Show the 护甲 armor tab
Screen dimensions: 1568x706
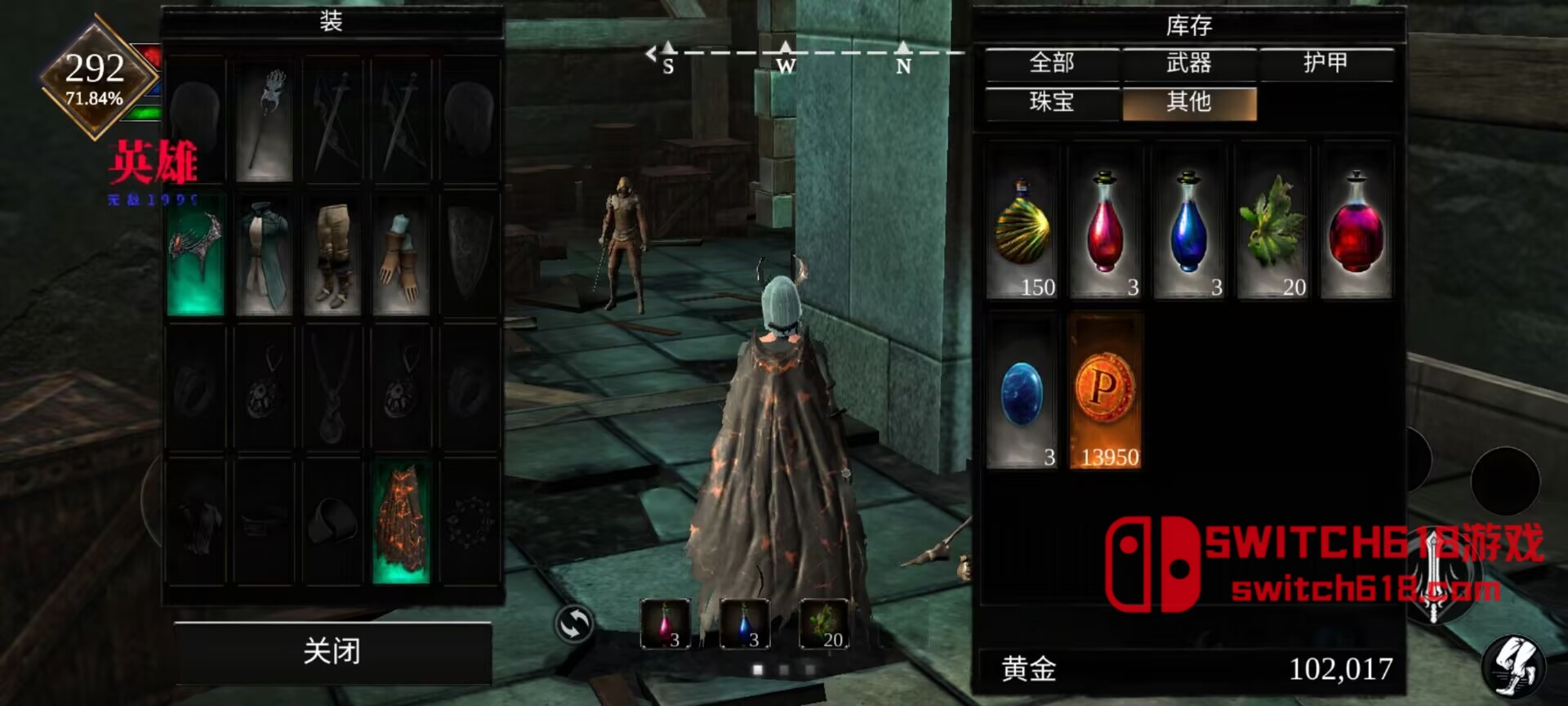[1325, 63]
